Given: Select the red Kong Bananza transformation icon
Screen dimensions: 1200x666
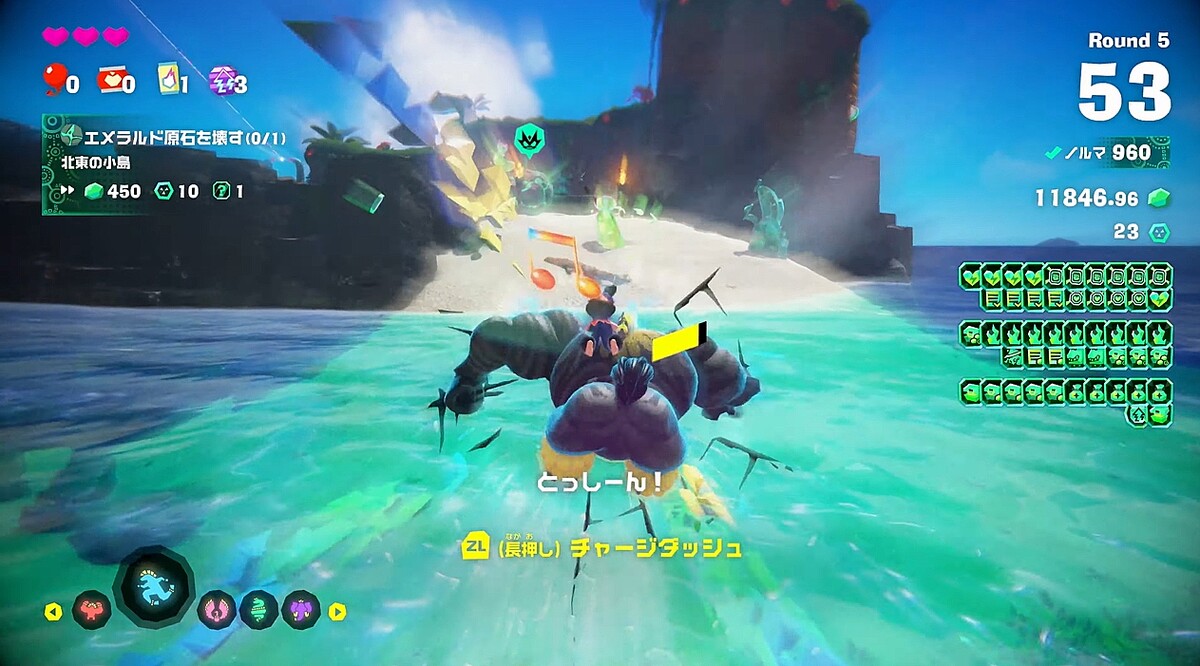Looking at the screenshot, I should click(x=91, y=609).
